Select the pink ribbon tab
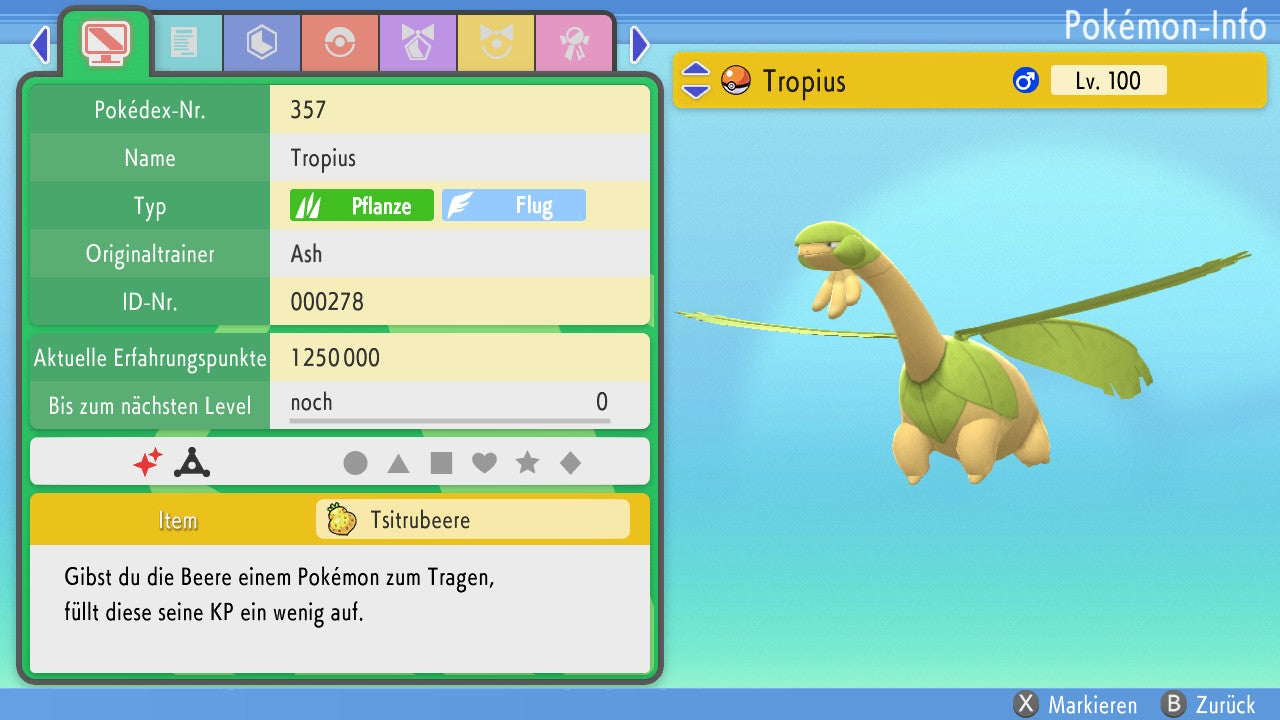The height and width of the screenshot is (720, 1280). coord(574,42)
